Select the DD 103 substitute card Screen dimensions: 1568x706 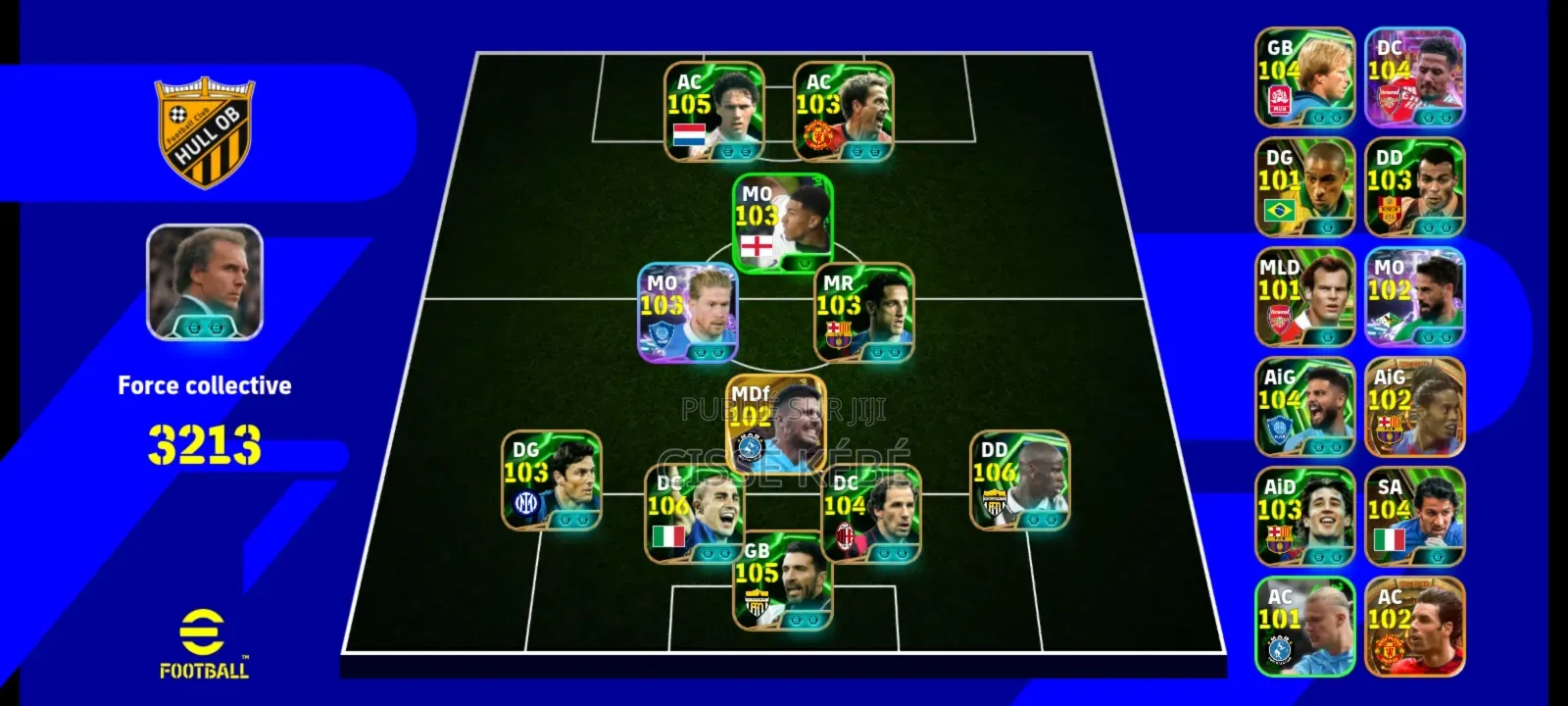coord(1414,186)
